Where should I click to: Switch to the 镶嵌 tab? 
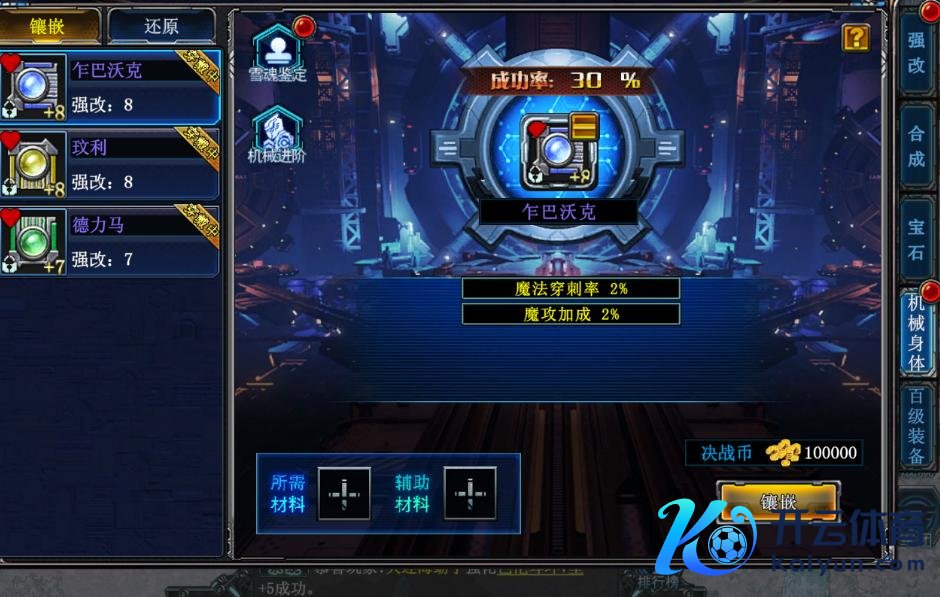(49, 27)
